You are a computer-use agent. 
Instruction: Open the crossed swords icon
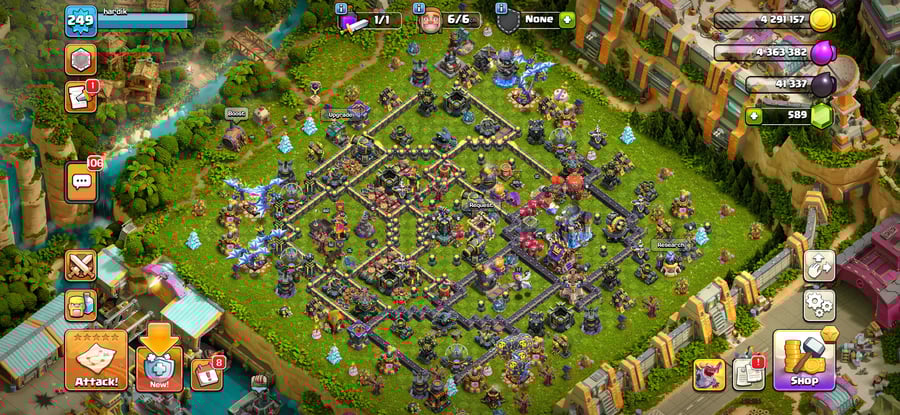point(80,265)
